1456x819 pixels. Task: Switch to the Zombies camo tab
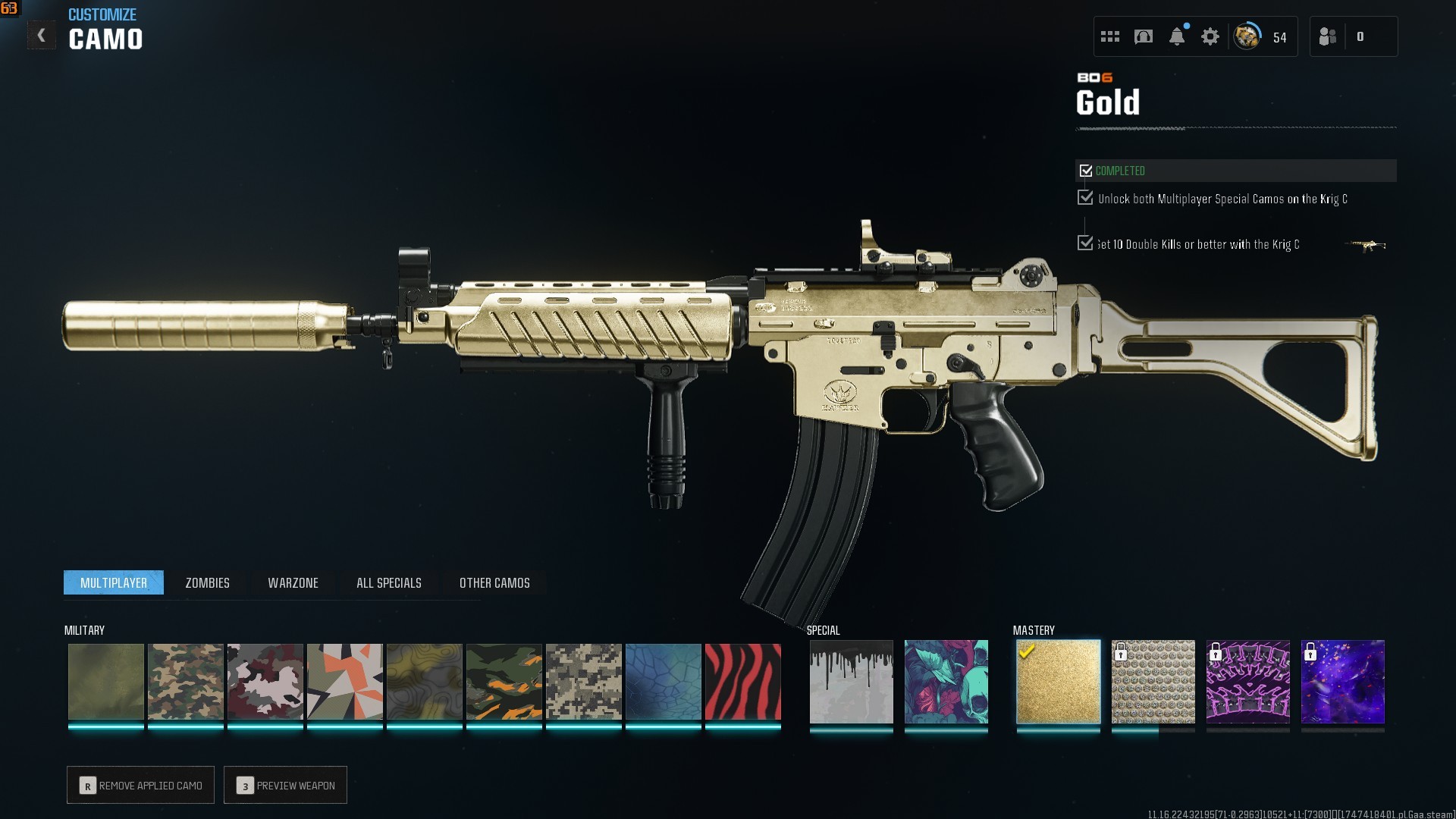(207, 582)
